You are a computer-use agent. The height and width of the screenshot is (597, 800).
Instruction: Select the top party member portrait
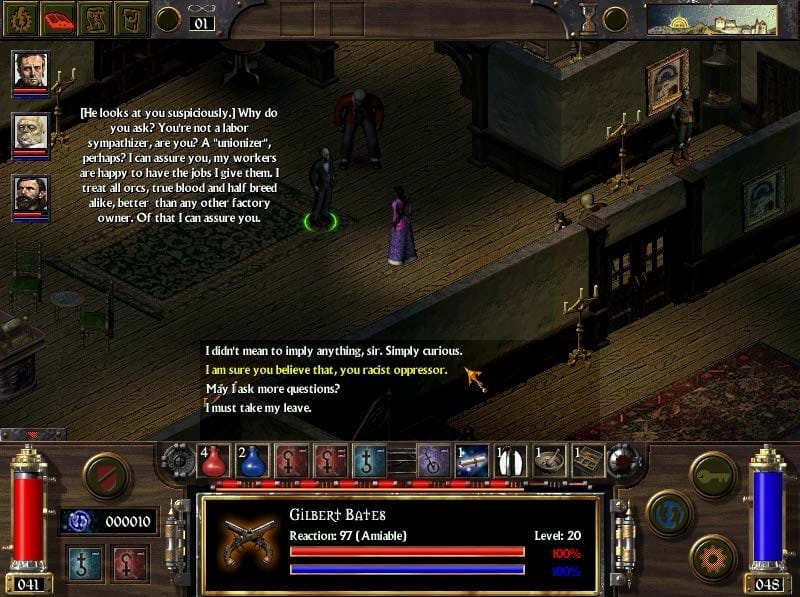pyautogui.click(x=30, y=71)
